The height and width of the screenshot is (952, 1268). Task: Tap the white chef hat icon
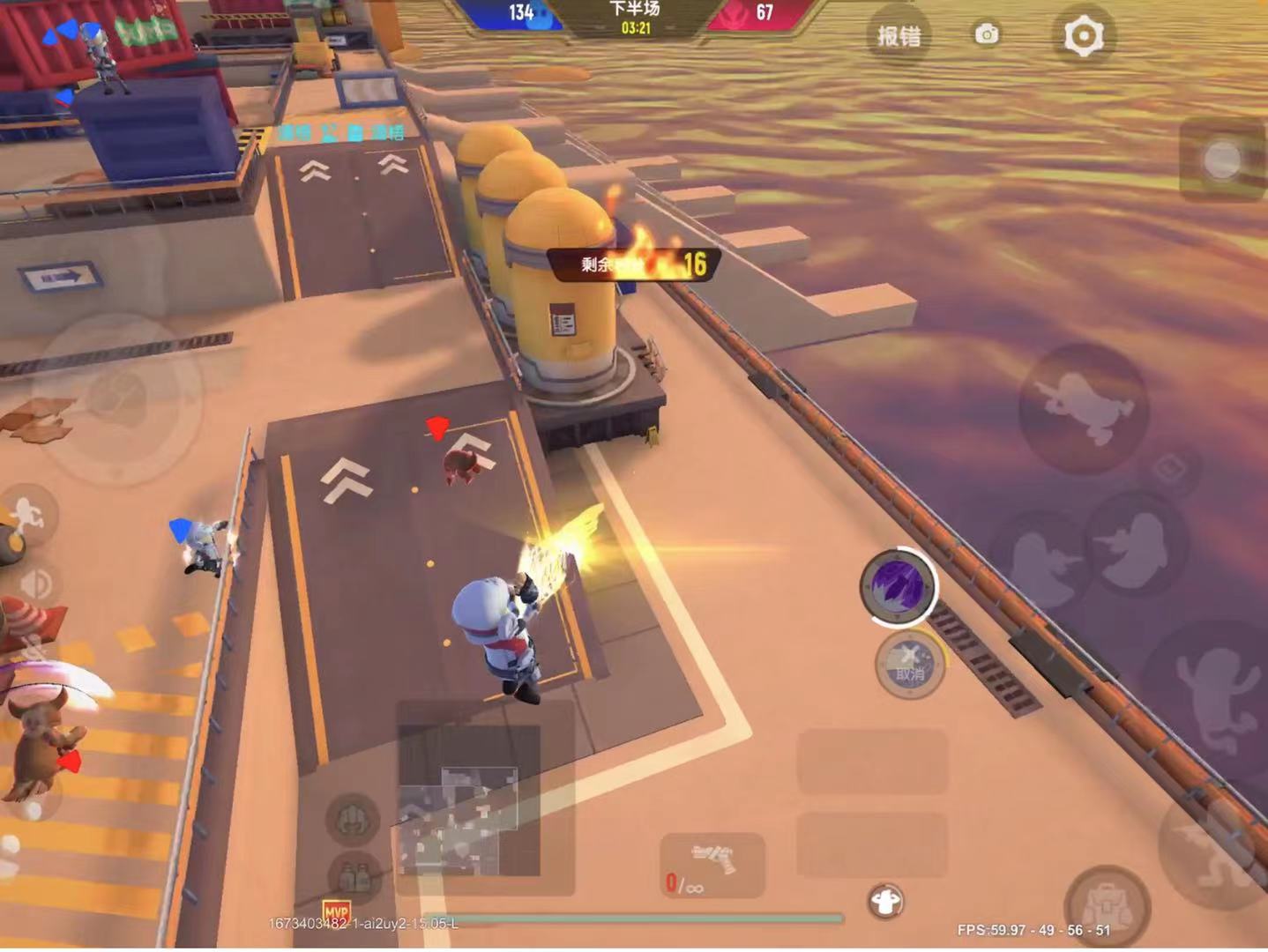point(885,901)
